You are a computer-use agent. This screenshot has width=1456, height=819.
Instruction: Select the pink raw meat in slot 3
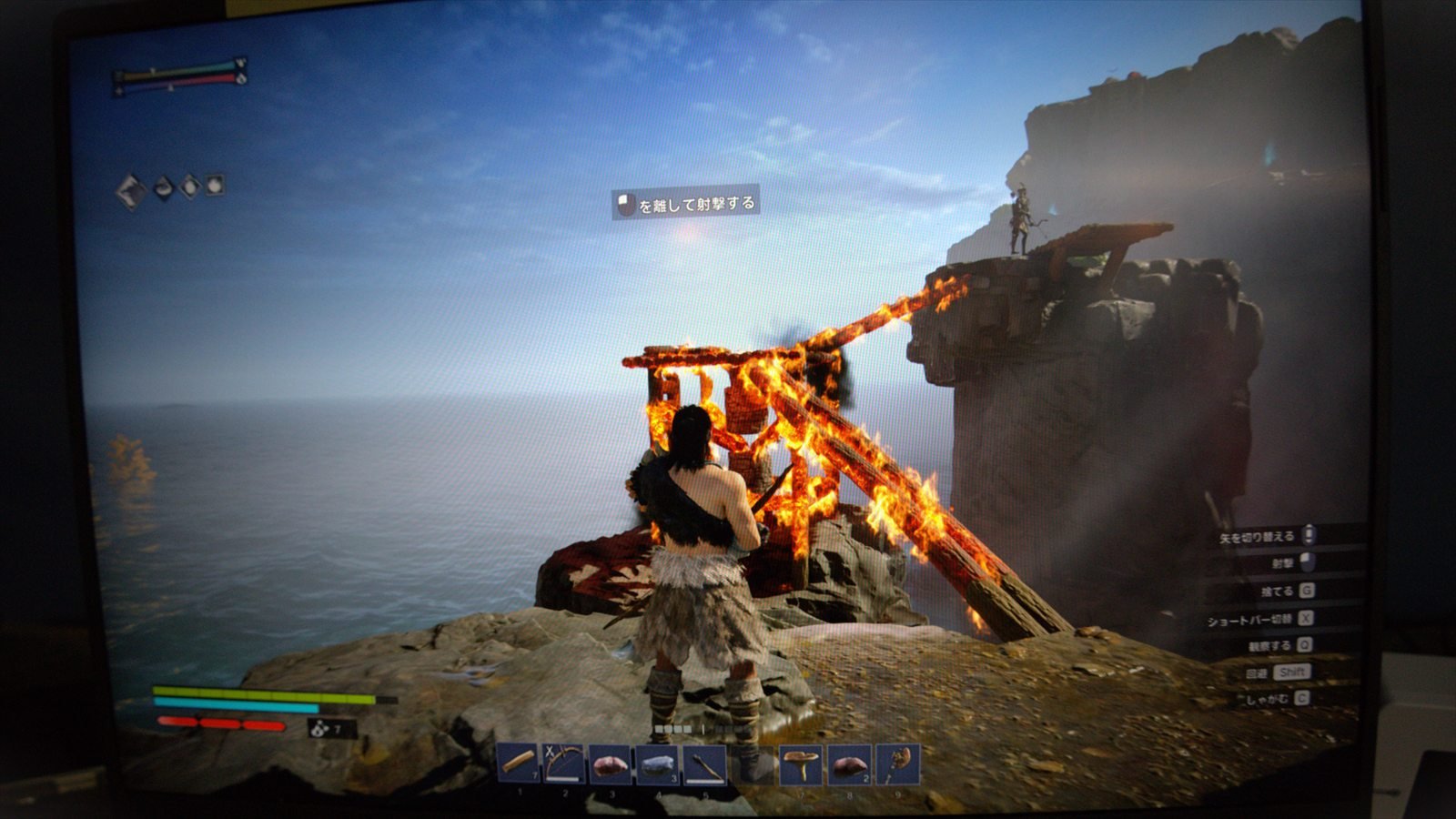coord(611,763)
